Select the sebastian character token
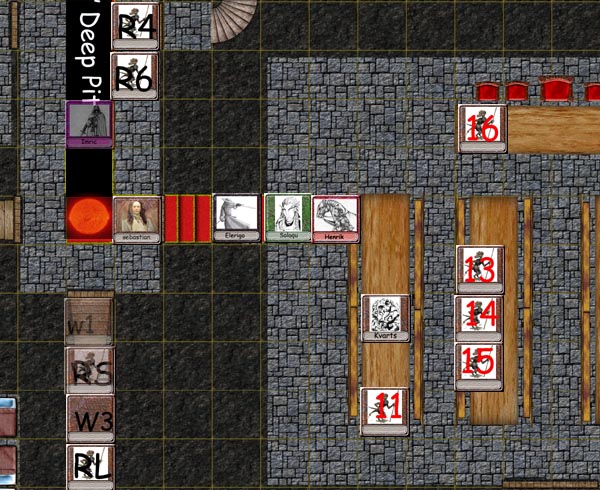The width and height of the screenshot is (600, 490). pos(137,219)
